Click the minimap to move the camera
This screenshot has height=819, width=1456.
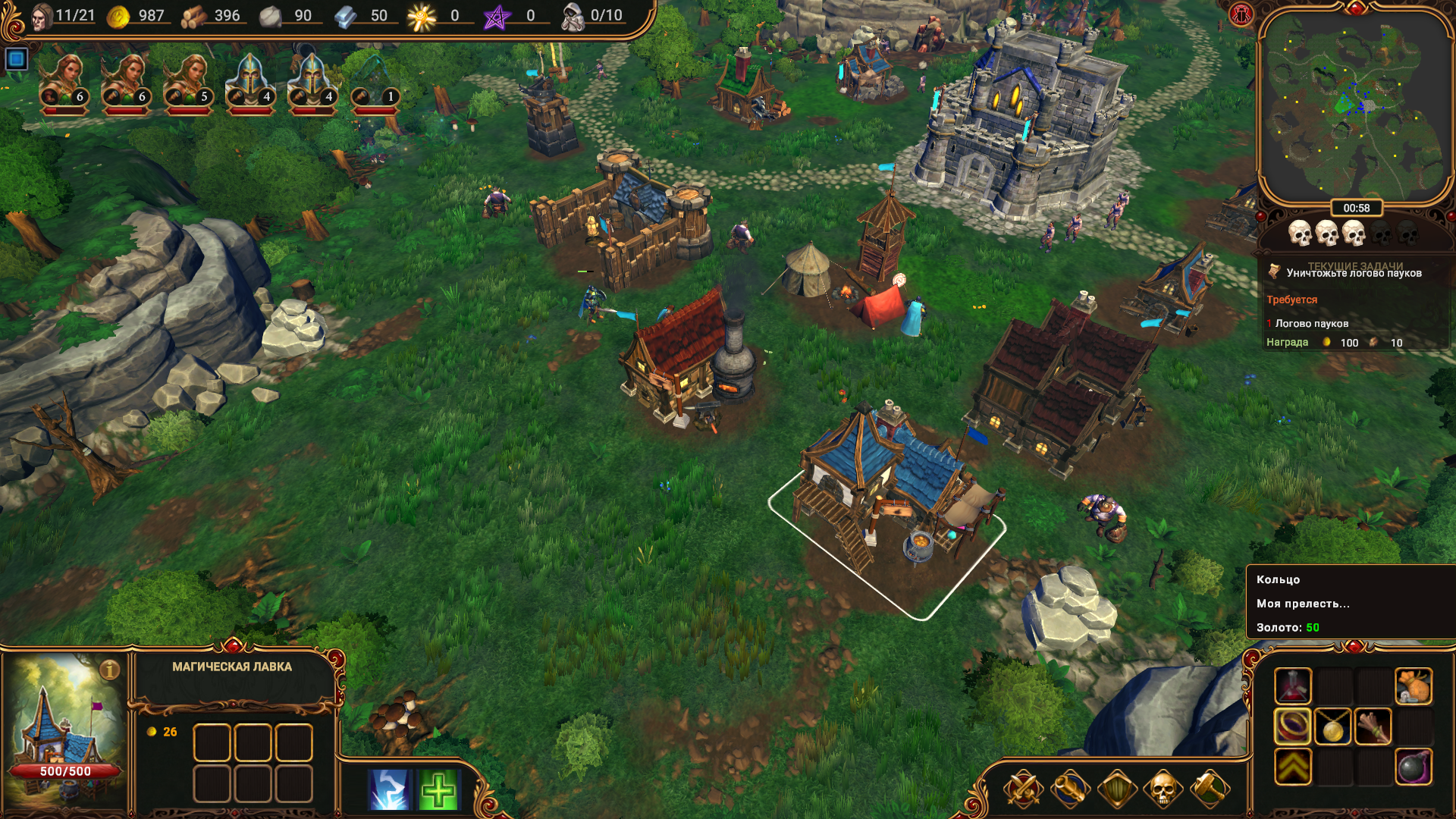tap(1354, 106)
